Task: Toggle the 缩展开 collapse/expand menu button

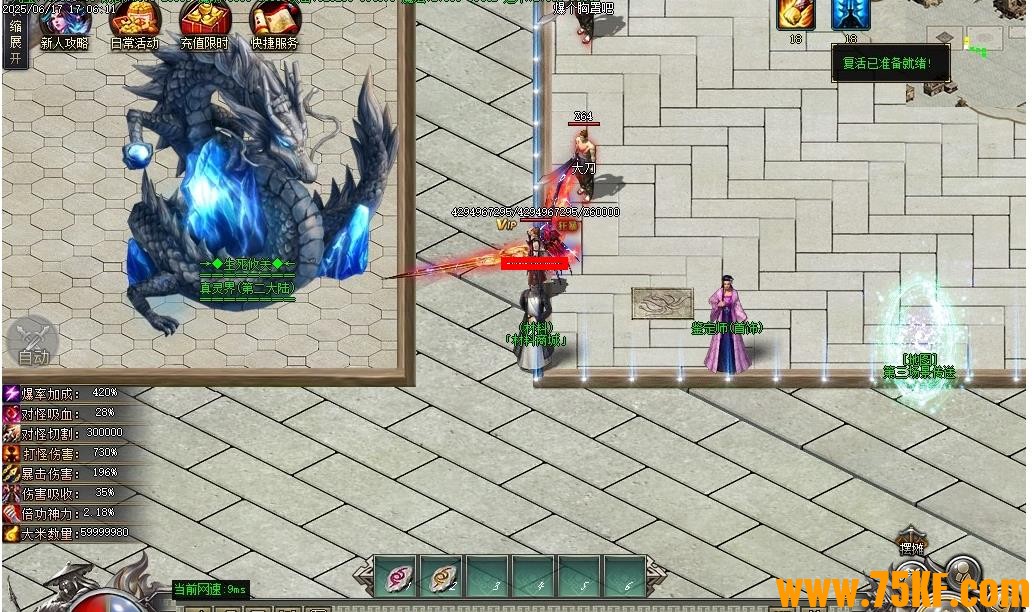Action: pyautogui.click(x=15, y=42)
